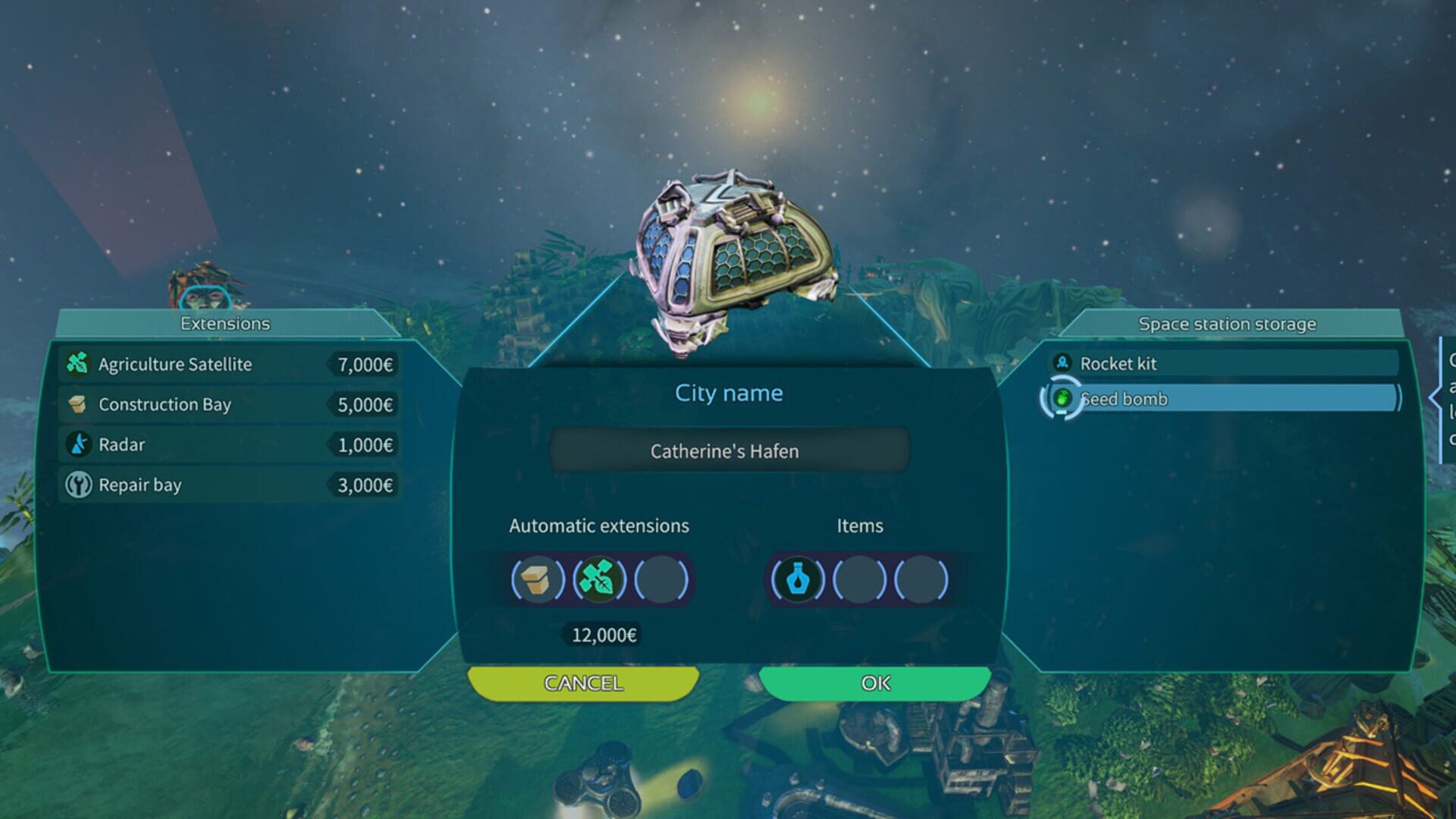Select the Extensions panel header
The height and width of the screenshot is (819, 1456).
click(x=224, y=323)
